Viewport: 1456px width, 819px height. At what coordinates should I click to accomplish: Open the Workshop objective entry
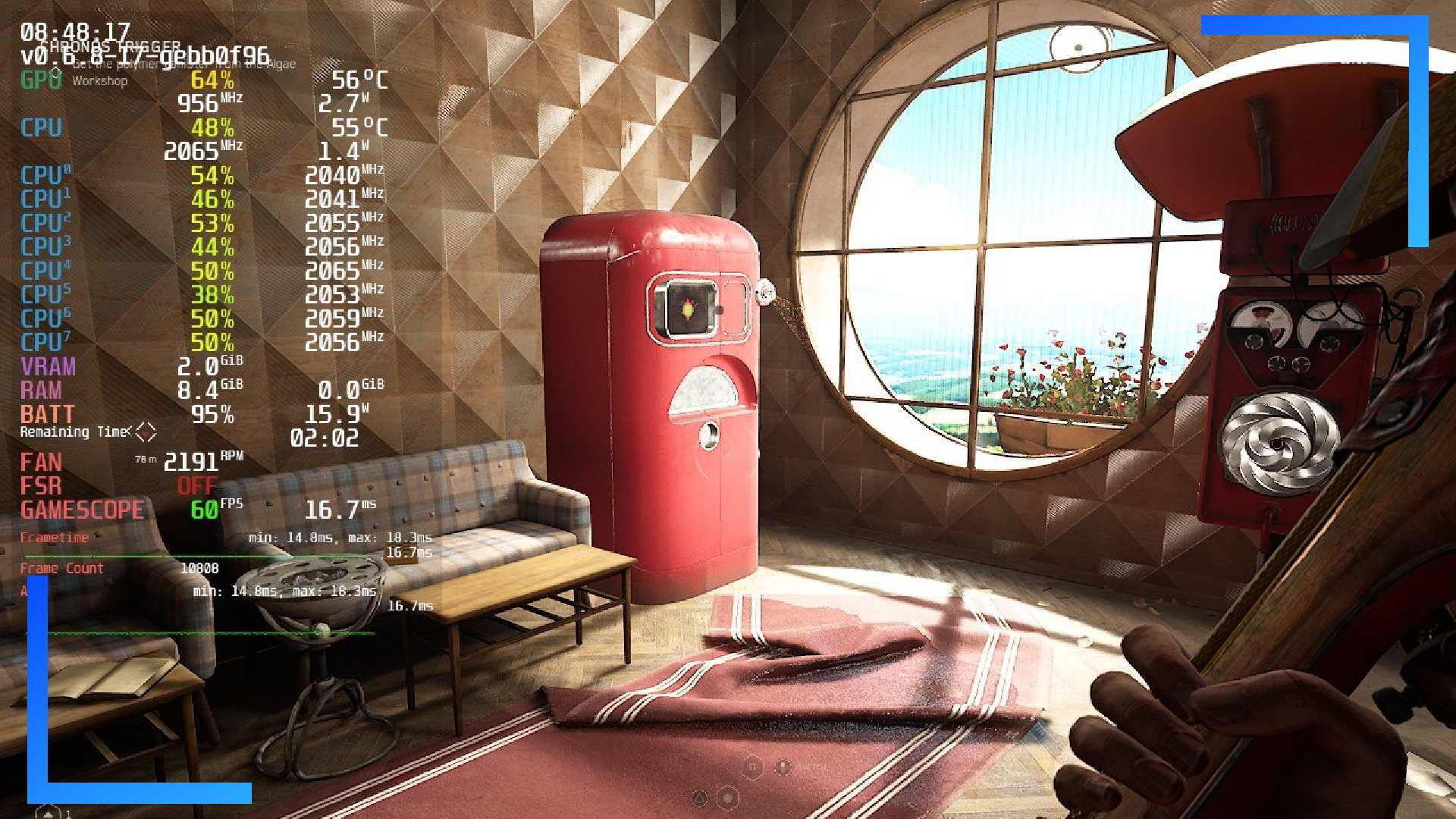99,81
